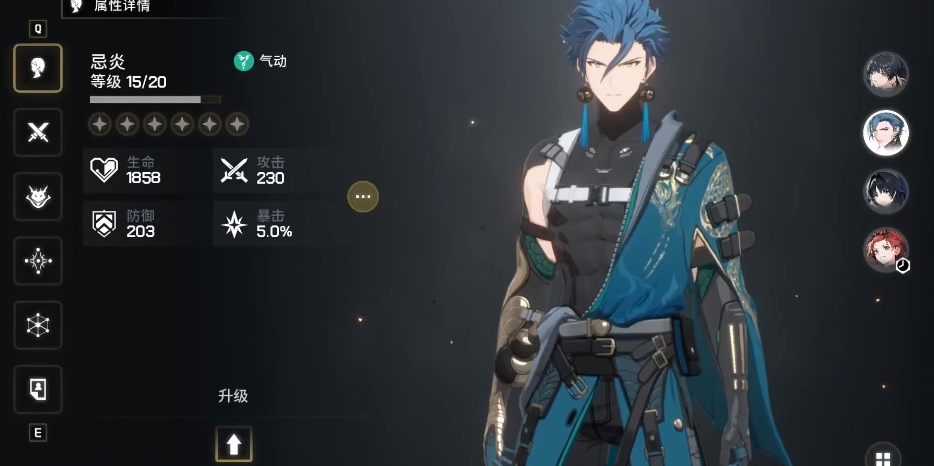
Task: Open the demon mask echoes tab
Action: pyautogui.click(x=38, y=197)
